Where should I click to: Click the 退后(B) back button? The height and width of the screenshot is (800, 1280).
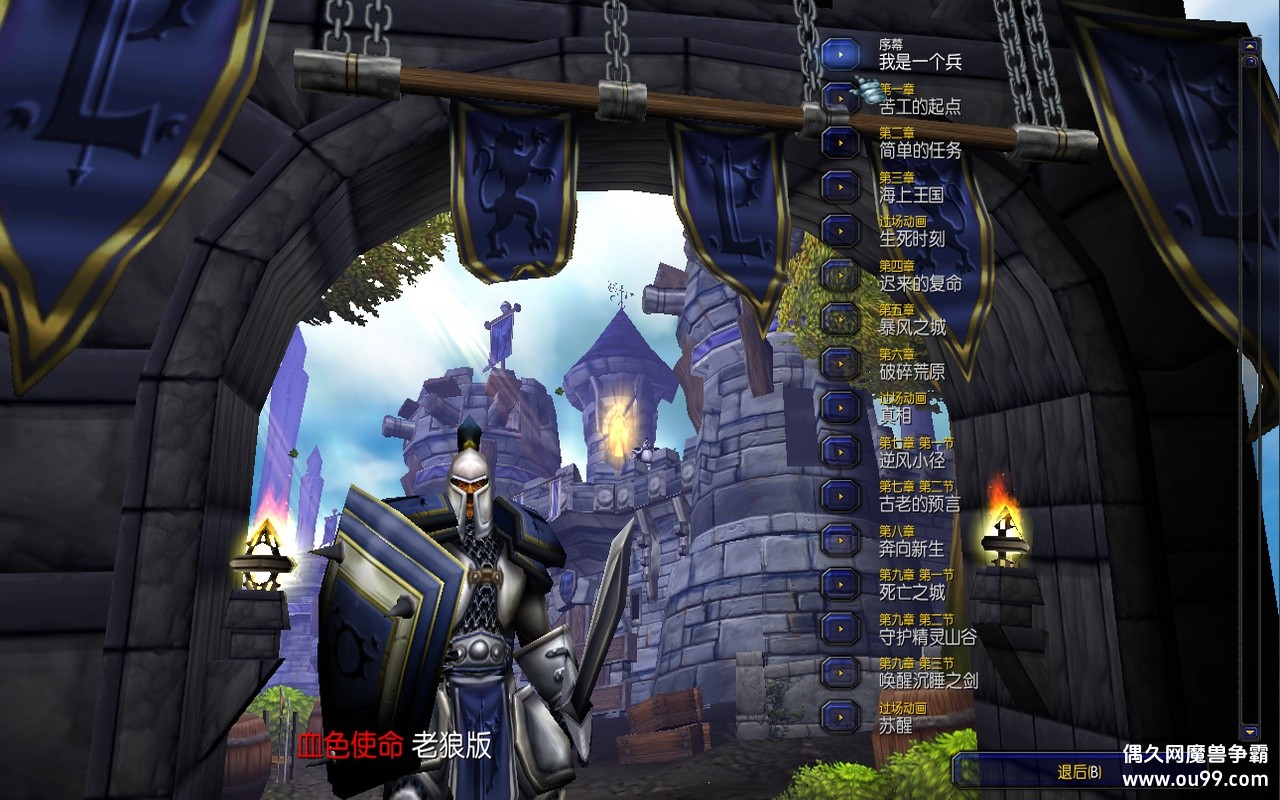coord(1080,772)
